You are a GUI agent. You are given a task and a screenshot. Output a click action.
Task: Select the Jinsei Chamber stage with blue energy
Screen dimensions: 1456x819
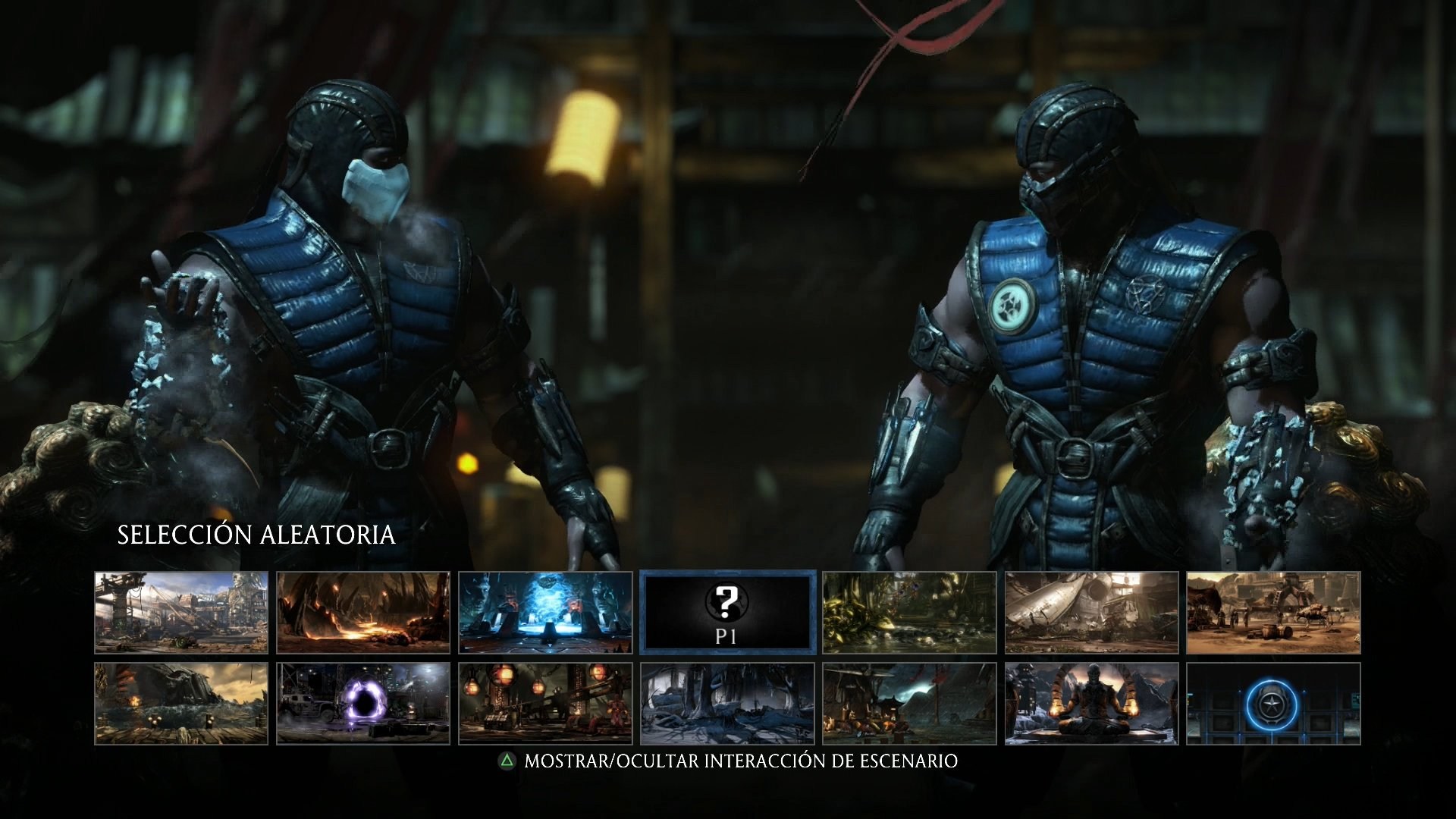coord(546,612)
